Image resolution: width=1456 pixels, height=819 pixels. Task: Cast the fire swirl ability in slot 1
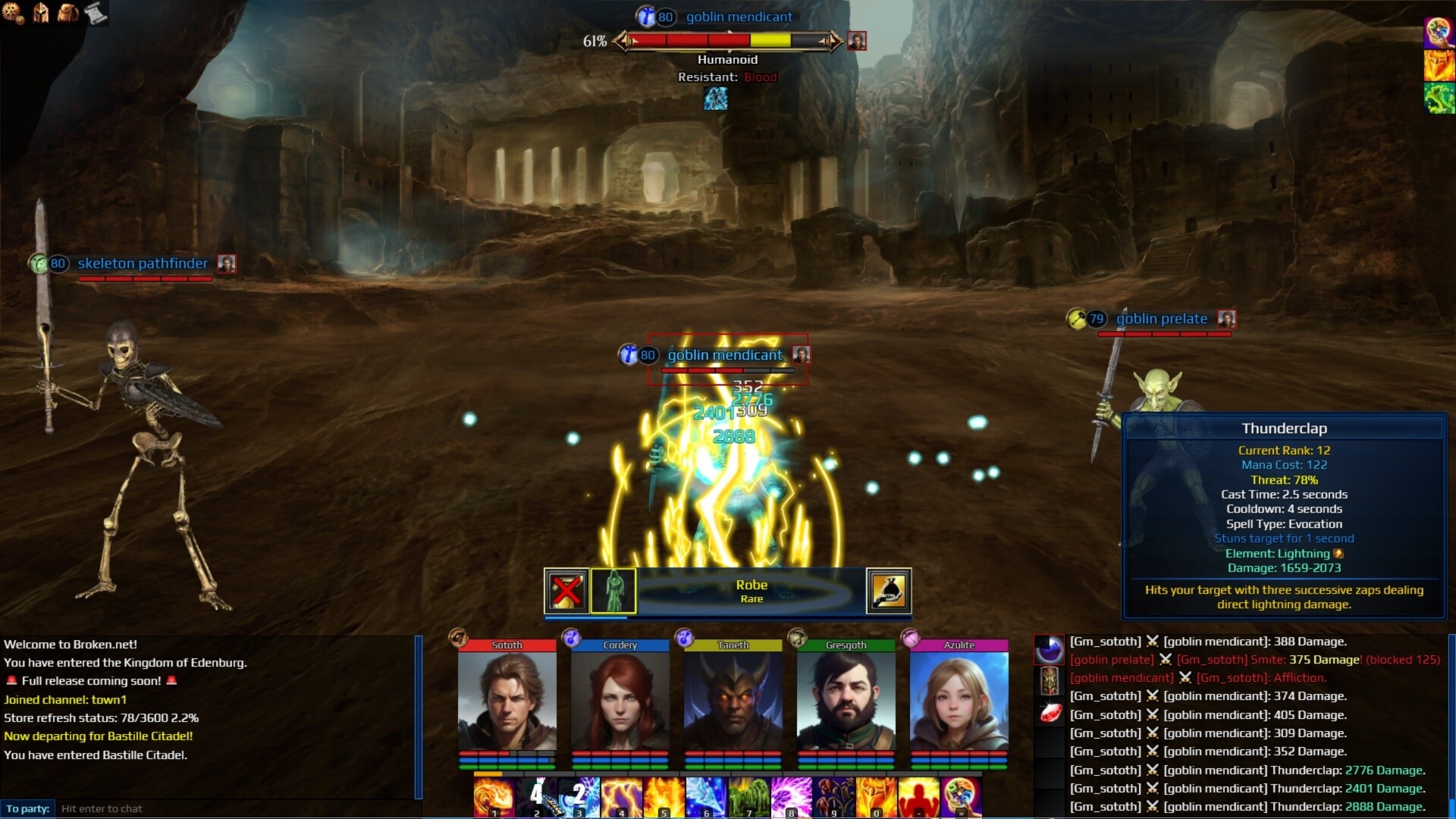[x=494, y=798]
